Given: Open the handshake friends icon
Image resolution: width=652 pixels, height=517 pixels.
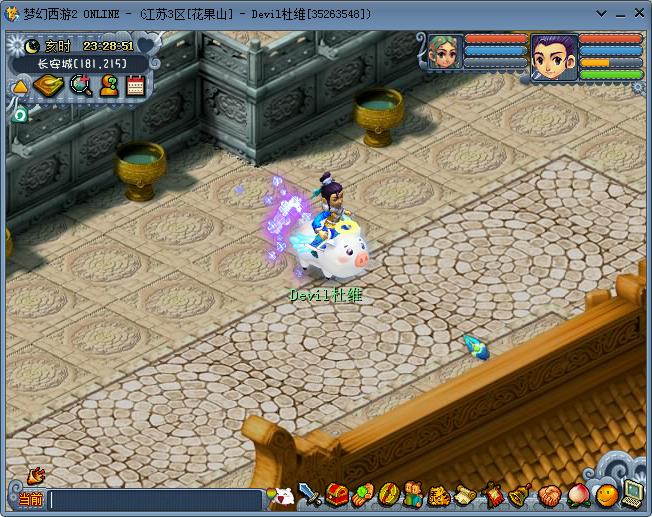Looking at the screenshot, I should 549,494.
